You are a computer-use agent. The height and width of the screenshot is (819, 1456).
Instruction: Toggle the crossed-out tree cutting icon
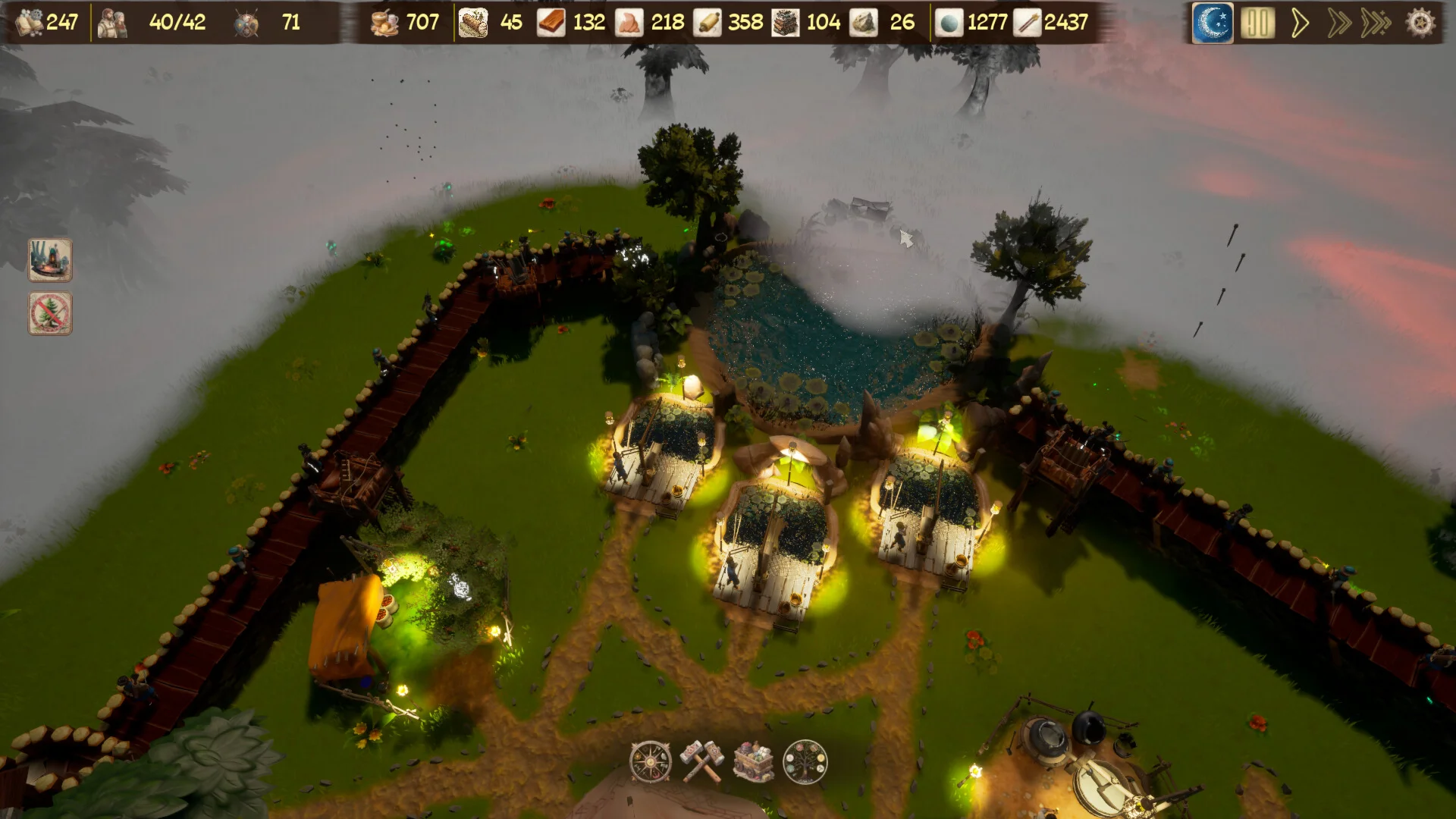(50, 312)
